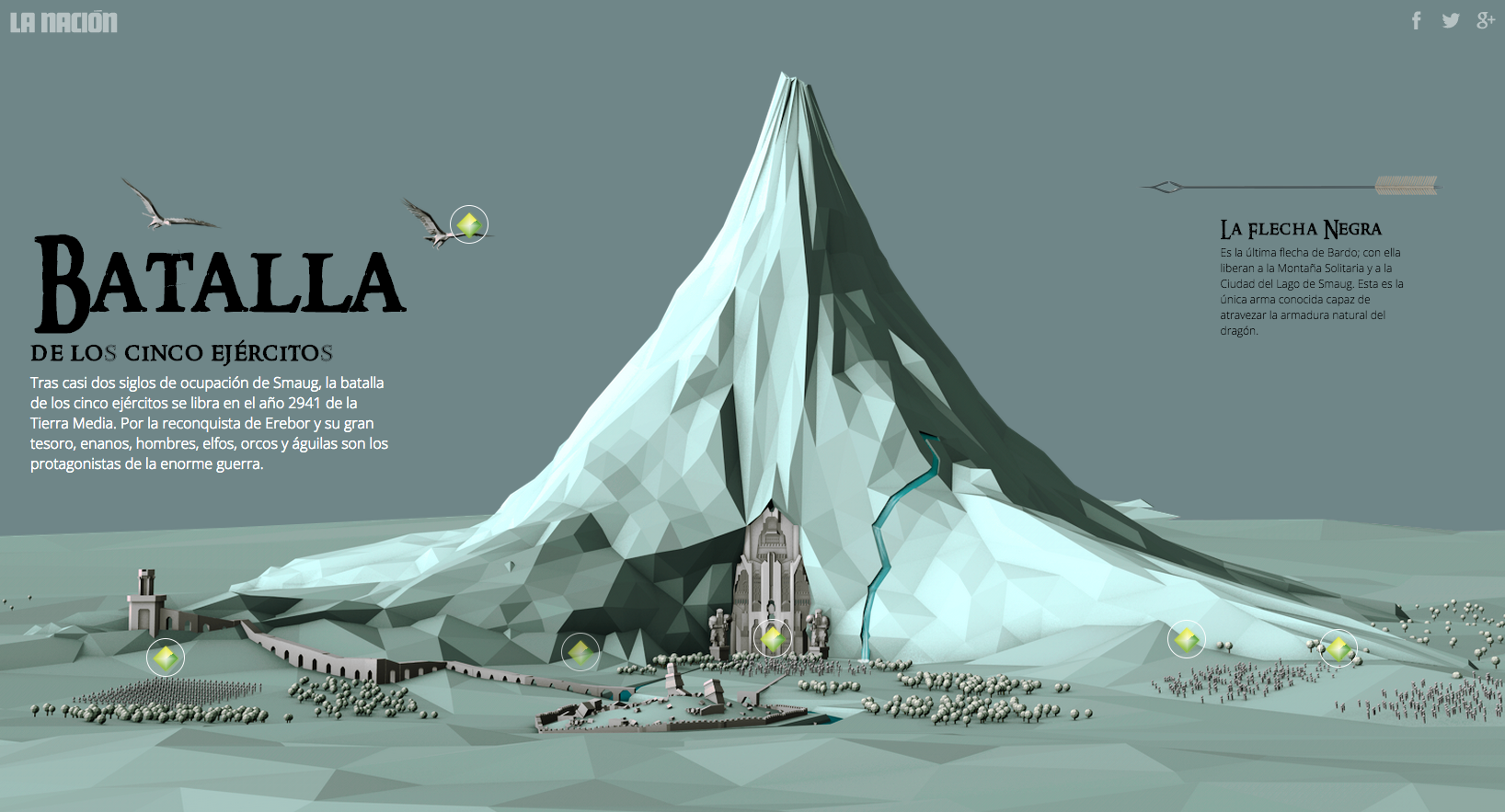
Task: Select the green marker below the watchtower
Action: [x=166, y=658]
